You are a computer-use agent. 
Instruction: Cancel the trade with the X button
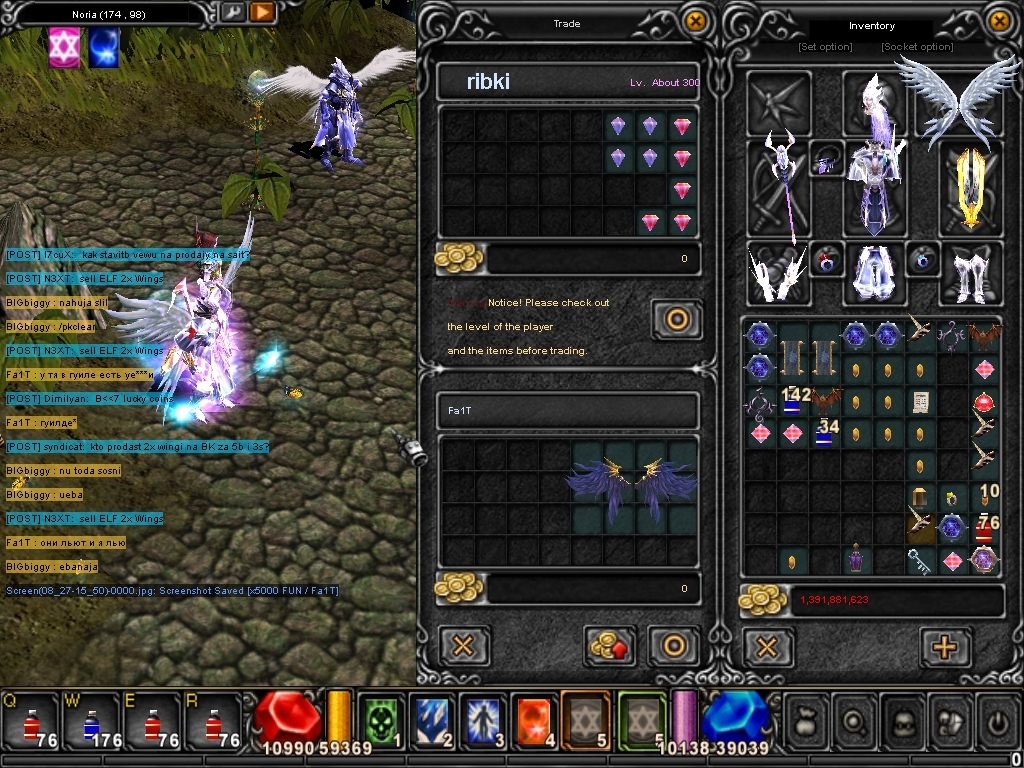point(463,645)
